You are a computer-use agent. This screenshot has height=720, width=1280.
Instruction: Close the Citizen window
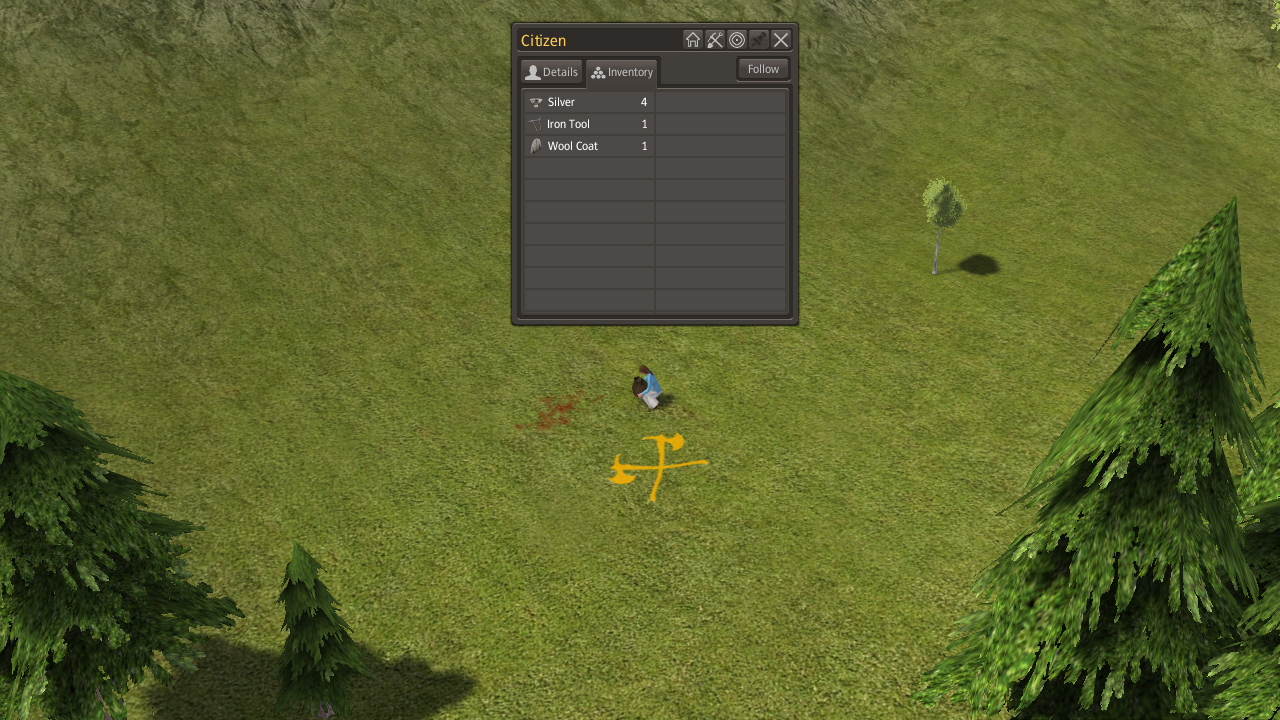point(781,40)
